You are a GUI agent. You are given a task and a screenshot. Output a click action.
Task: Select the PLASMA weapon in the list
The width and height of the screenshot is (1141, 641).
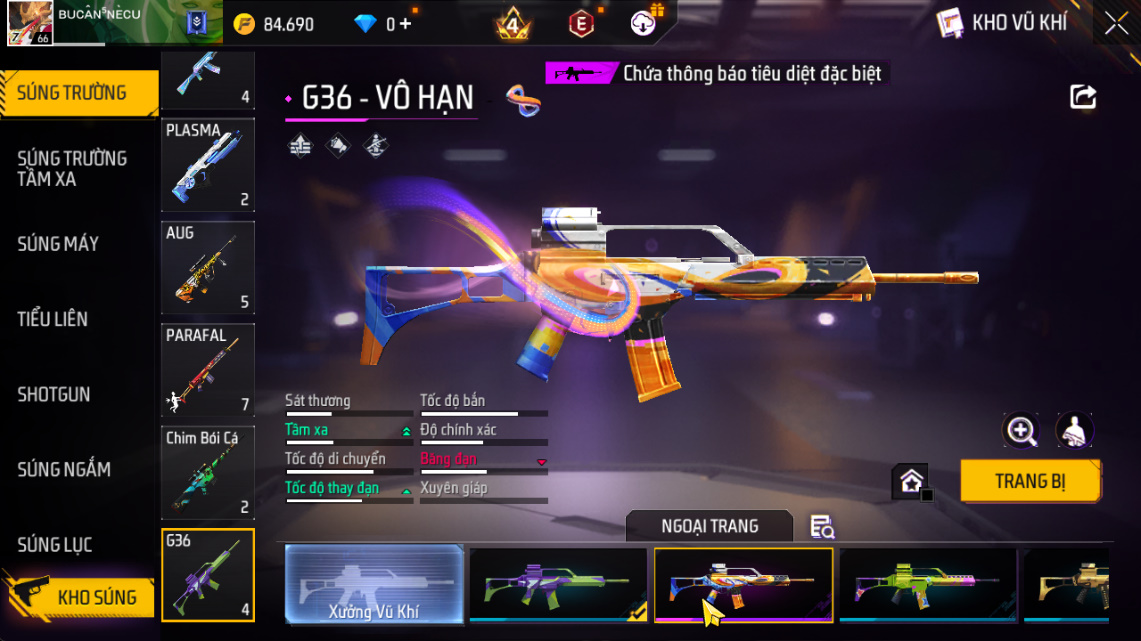click(208, 165)
